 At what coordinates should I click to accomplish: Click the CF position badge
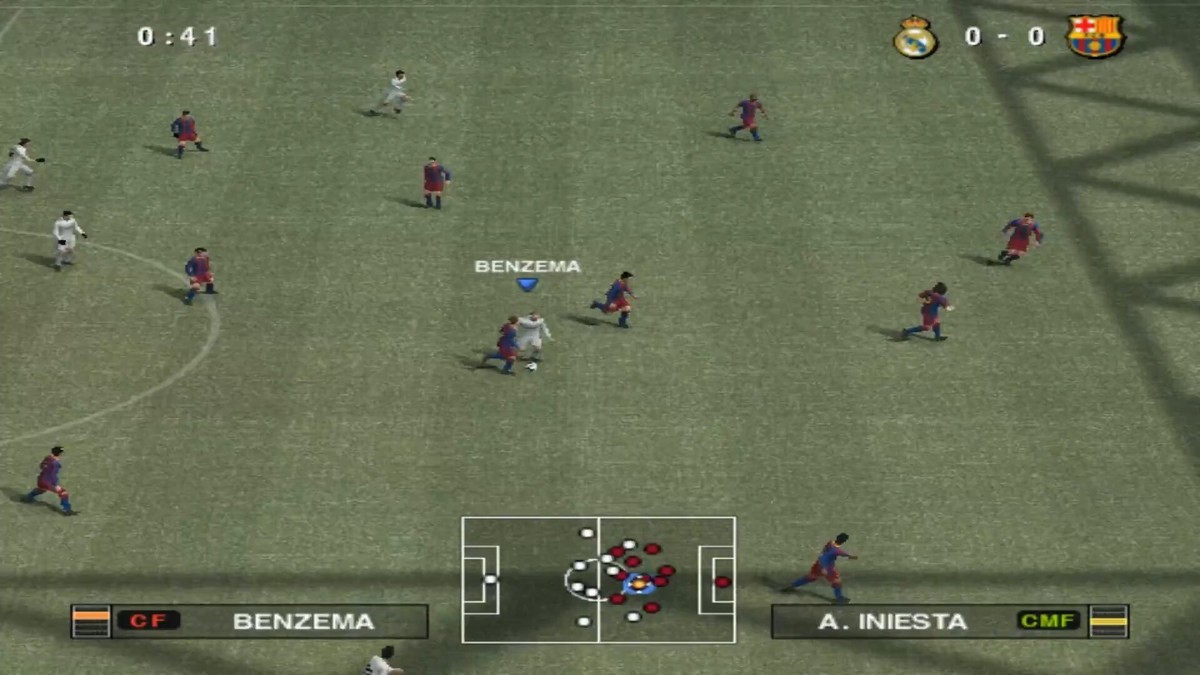point(148,621)
